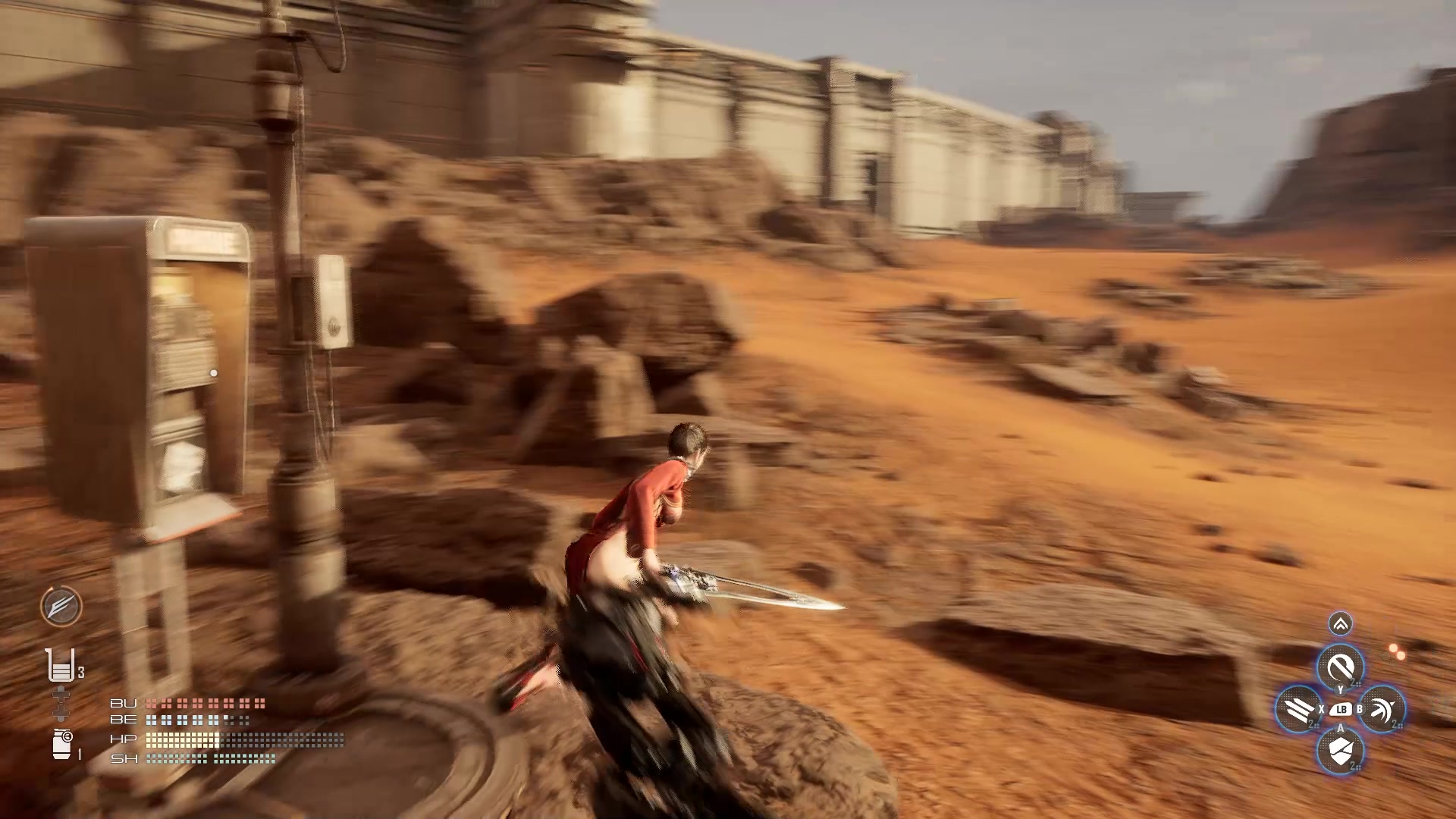Viewport: 1456px width, 819px height.
Task: Select the slash emblem ability icon
Action: 61,607
